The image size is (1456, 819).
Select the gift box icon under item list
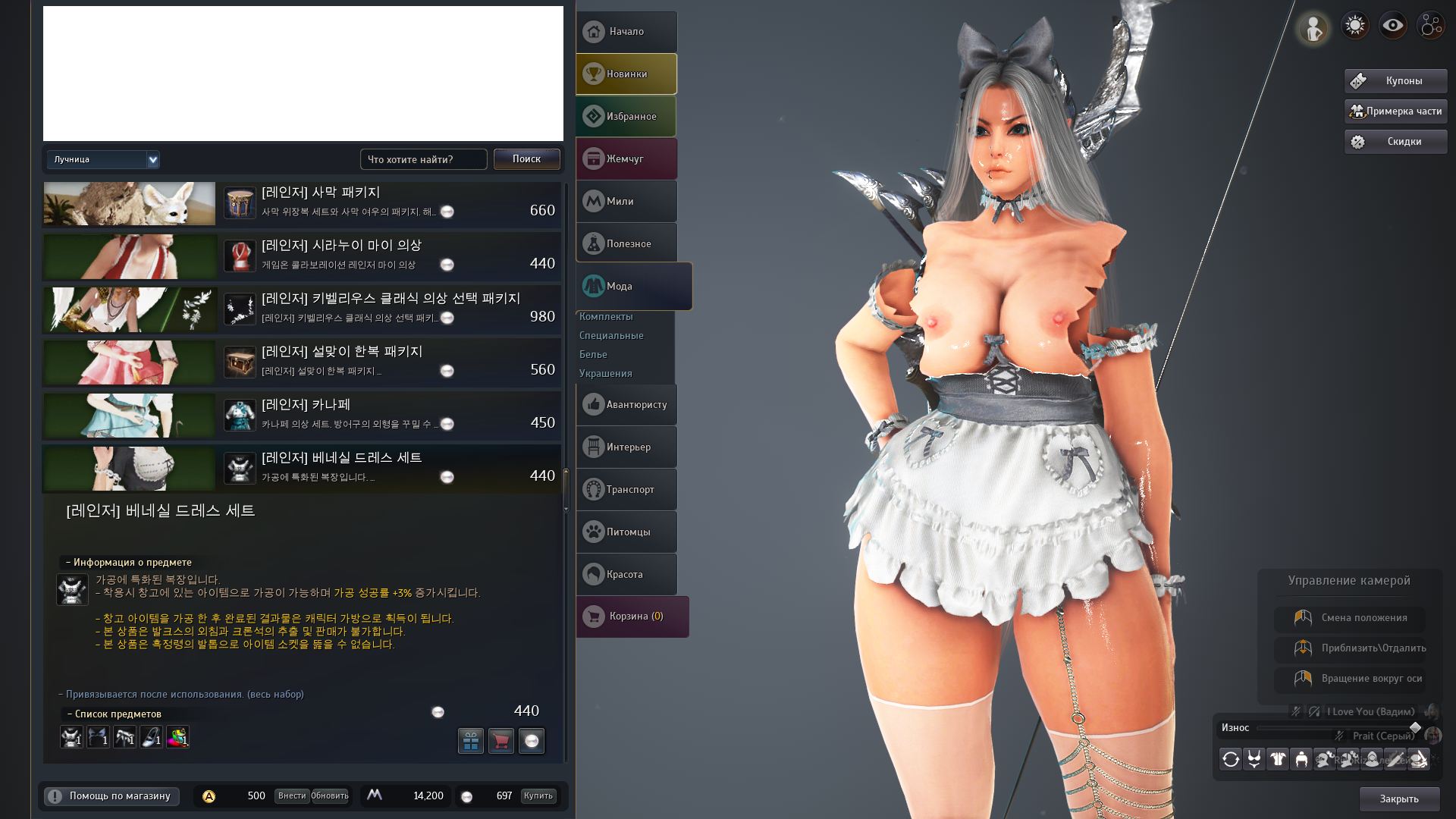(x=471, y=741)
